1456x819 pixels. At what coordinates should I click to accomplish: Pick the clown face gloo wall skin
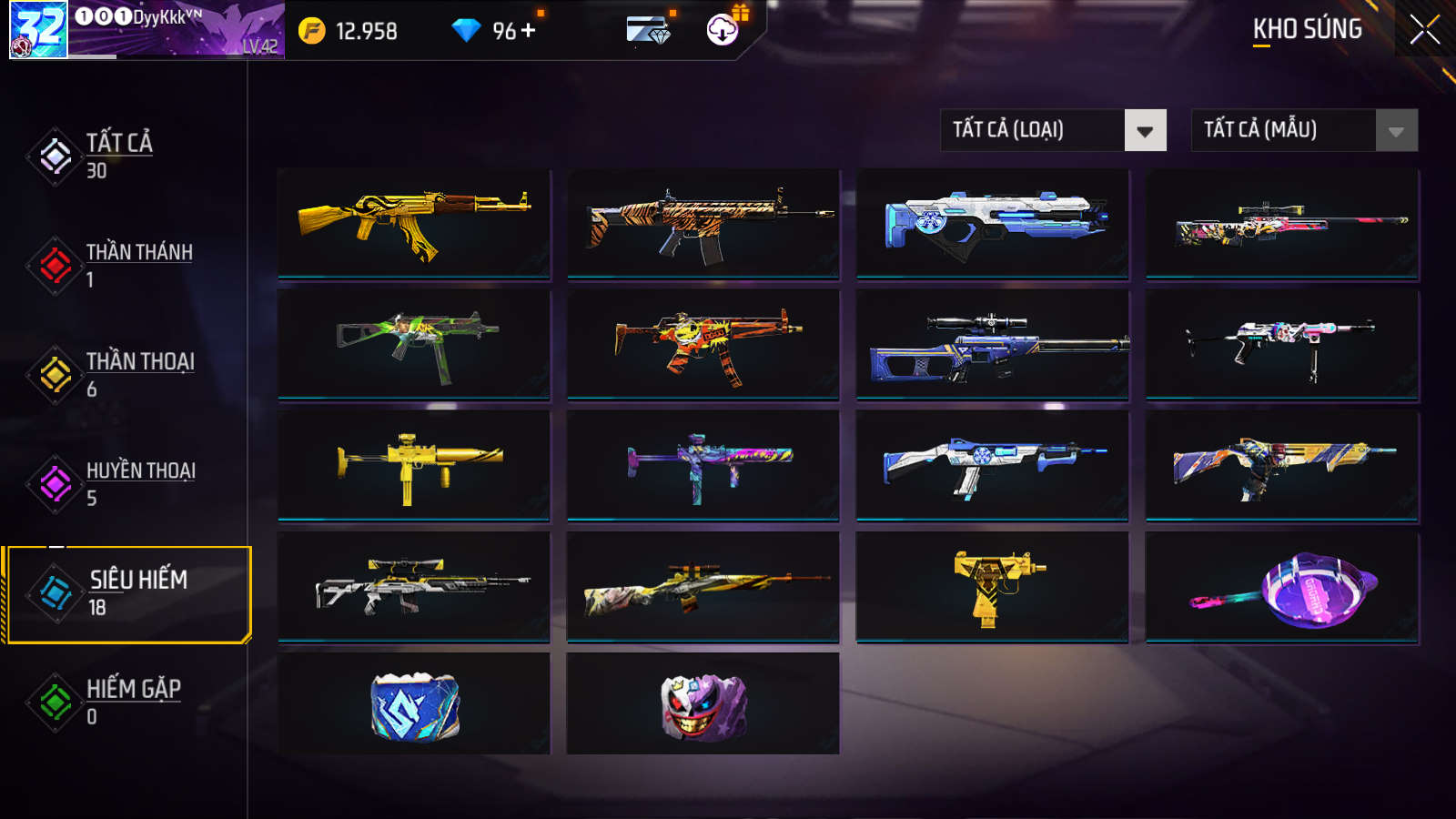click(703, 703)
